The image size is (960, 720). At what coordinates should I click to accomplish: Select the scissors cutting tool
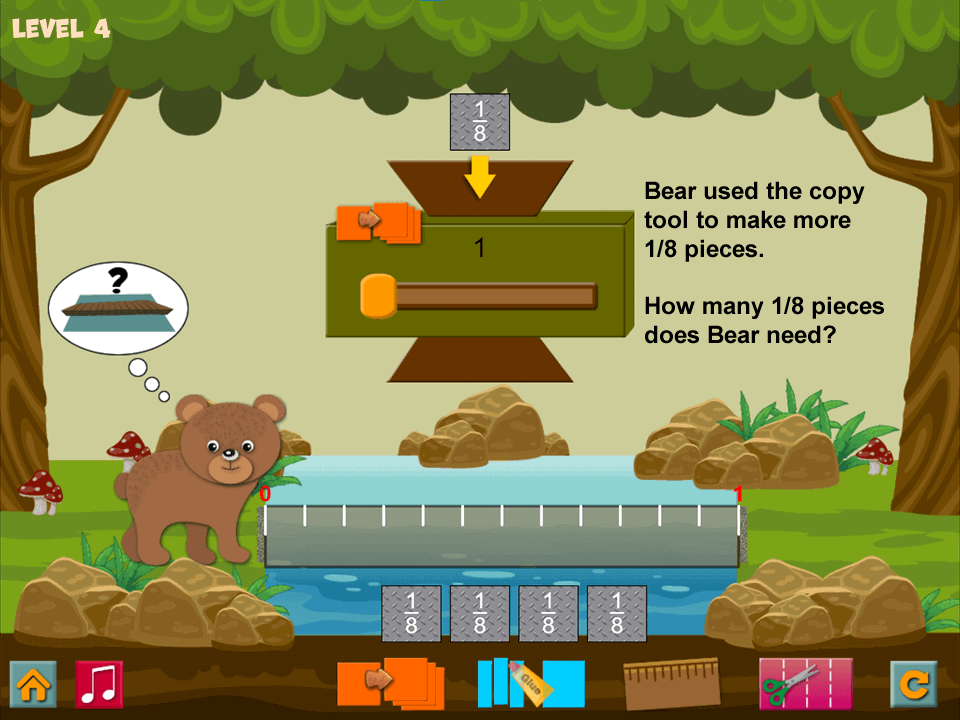(805, 683)
